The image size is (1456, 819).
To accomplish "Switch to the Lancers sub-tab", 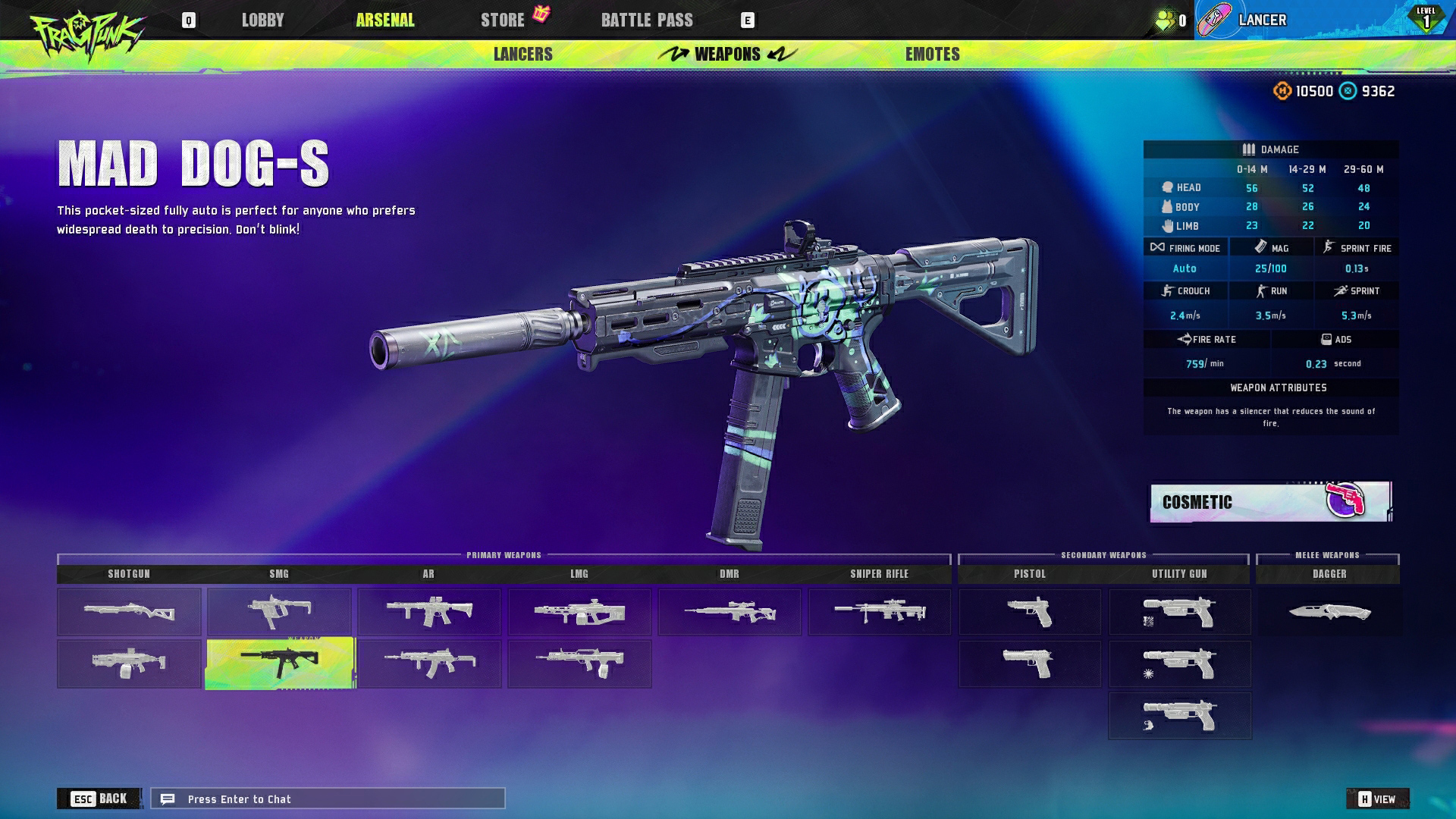I will [522, 55].
